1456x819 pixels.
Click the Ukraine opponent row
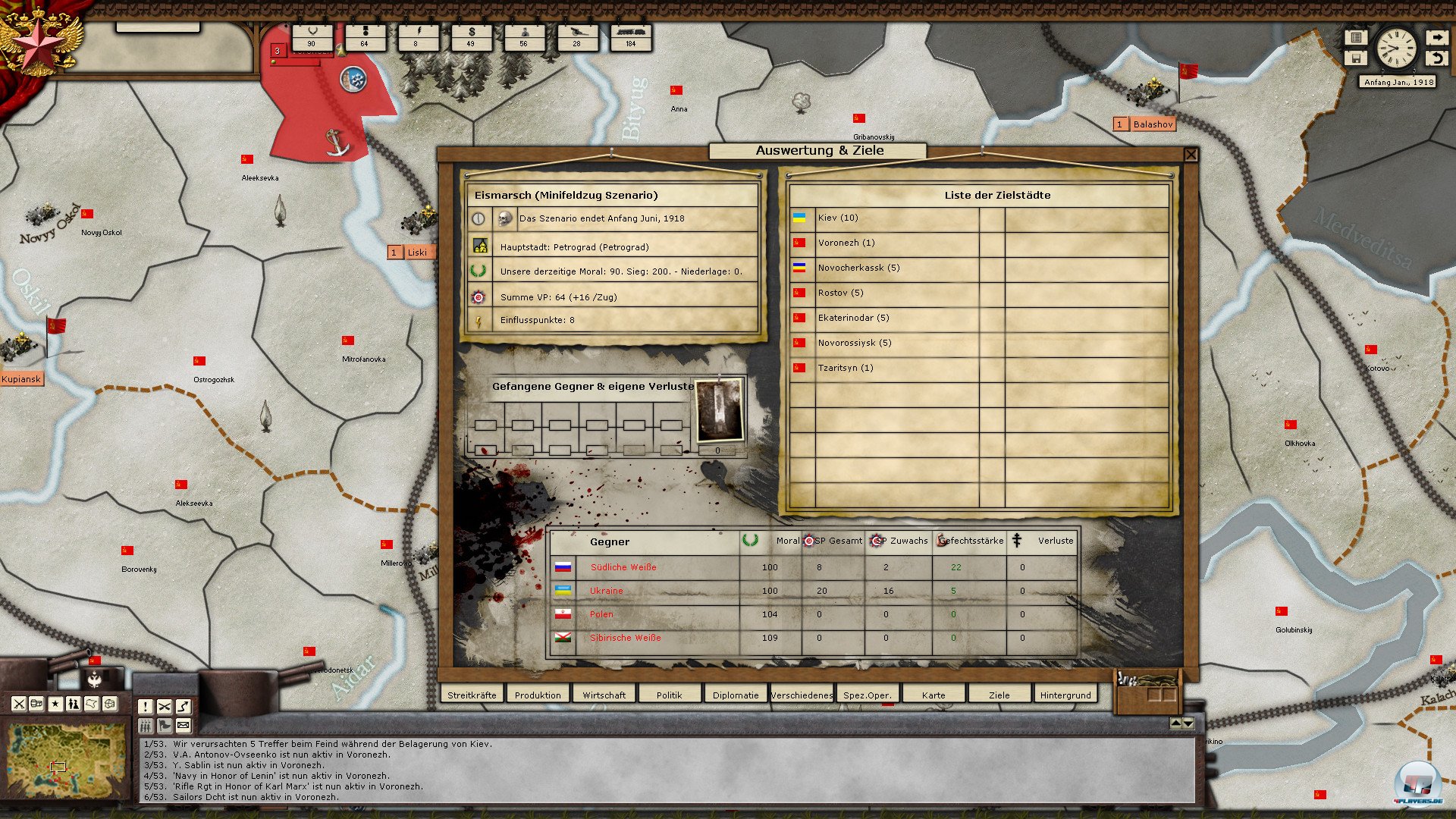[x=606, y=591]
